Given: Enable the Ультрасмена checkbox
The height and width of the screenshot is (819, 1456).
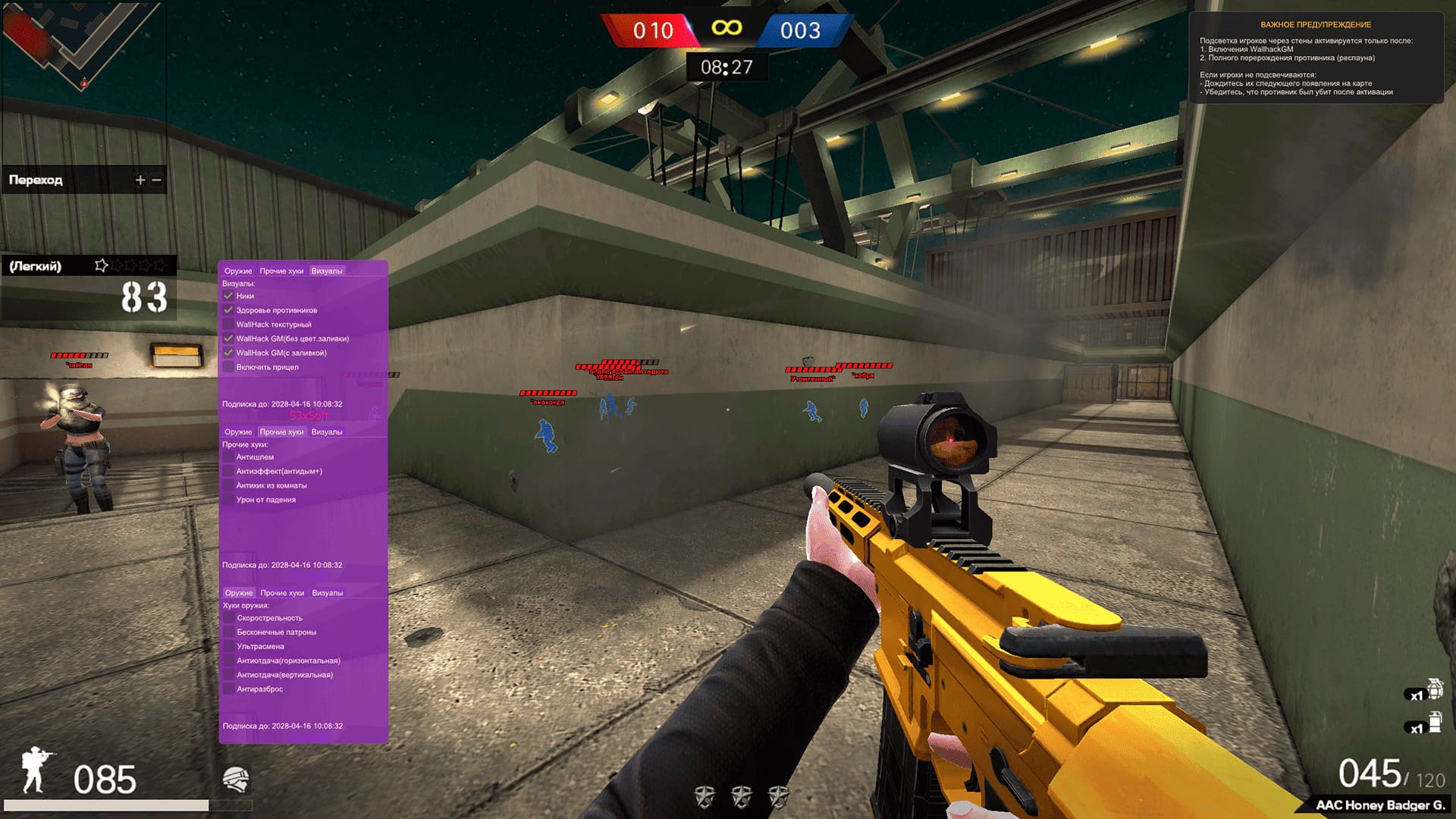Looking at the screenshot, I should pyautogui.click(x=229, y=647).
